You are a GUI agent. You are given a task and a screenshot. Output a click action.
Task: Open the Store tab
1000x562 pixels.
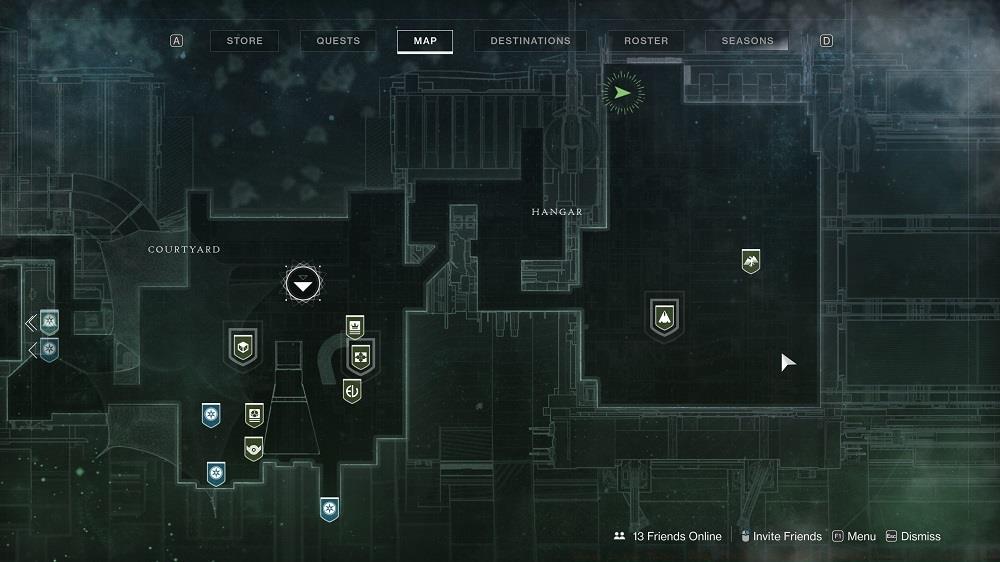coord(244,41)
